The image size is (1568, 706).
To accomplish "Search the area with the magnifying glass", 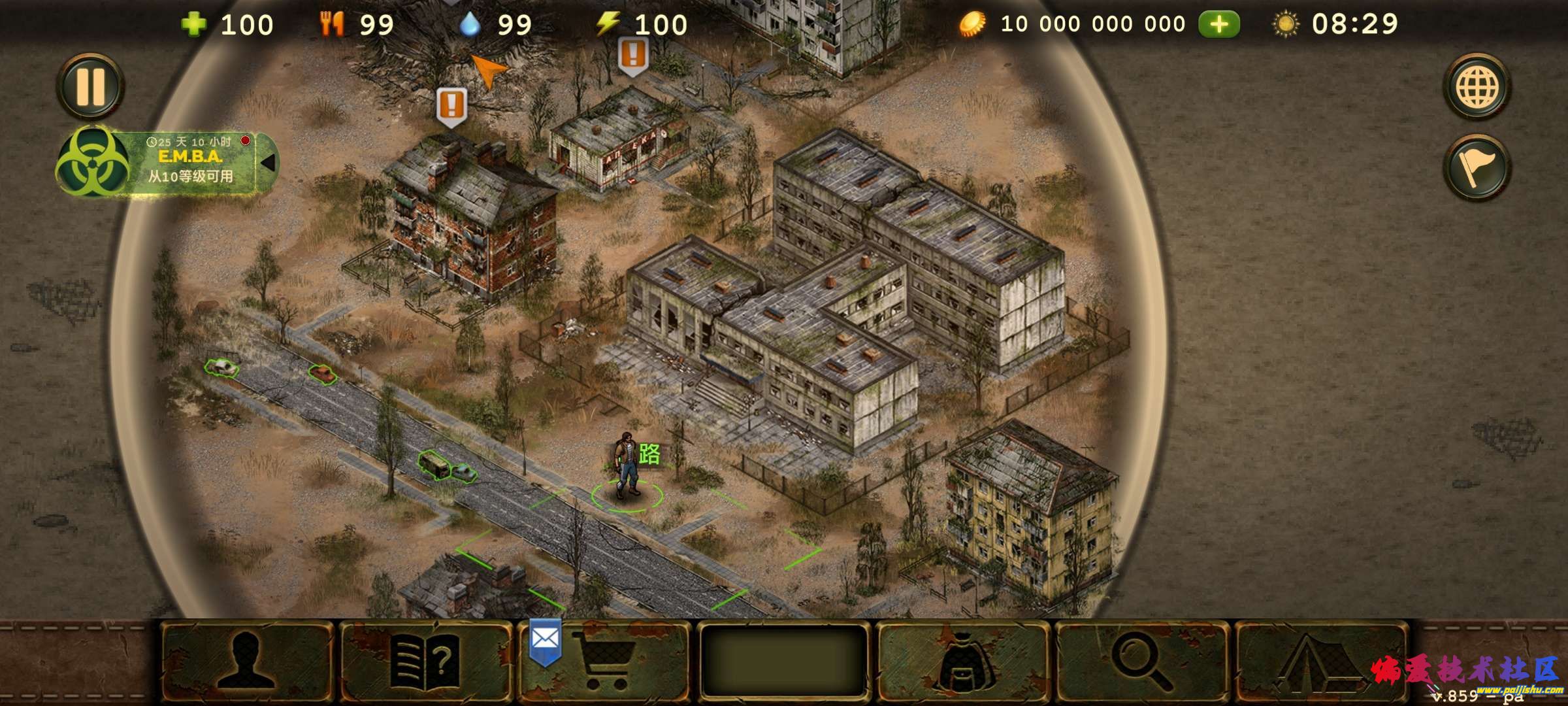I will pyautogui.click(x=1142, y=662).
